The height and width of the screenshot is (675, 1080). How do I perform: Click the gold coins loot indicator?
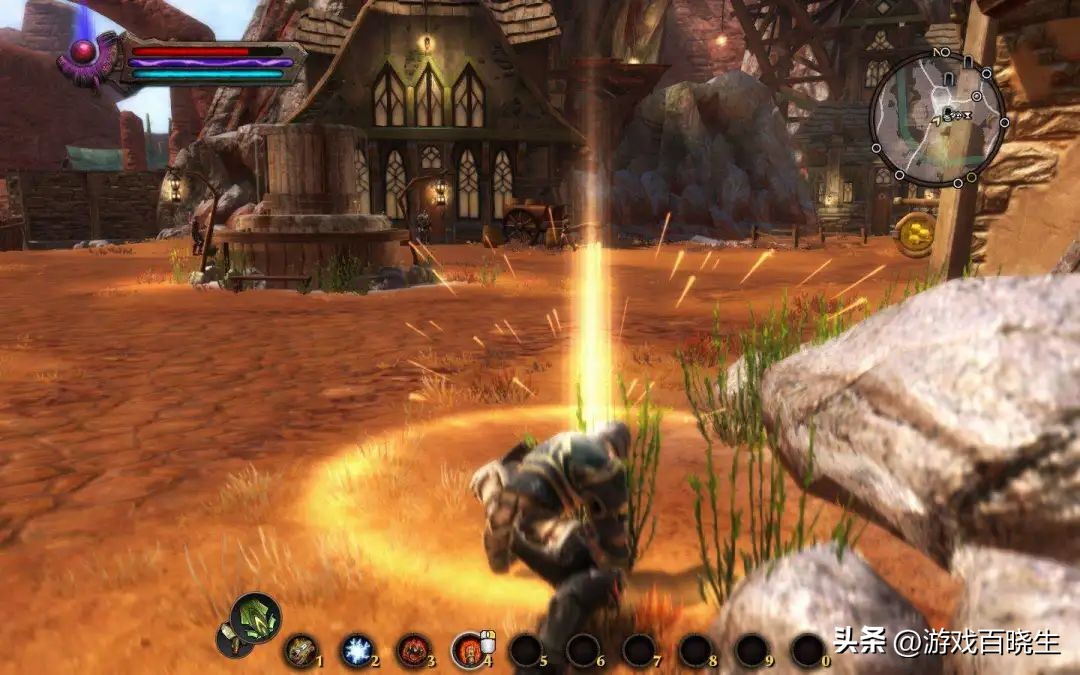click(x=915, y=233)
